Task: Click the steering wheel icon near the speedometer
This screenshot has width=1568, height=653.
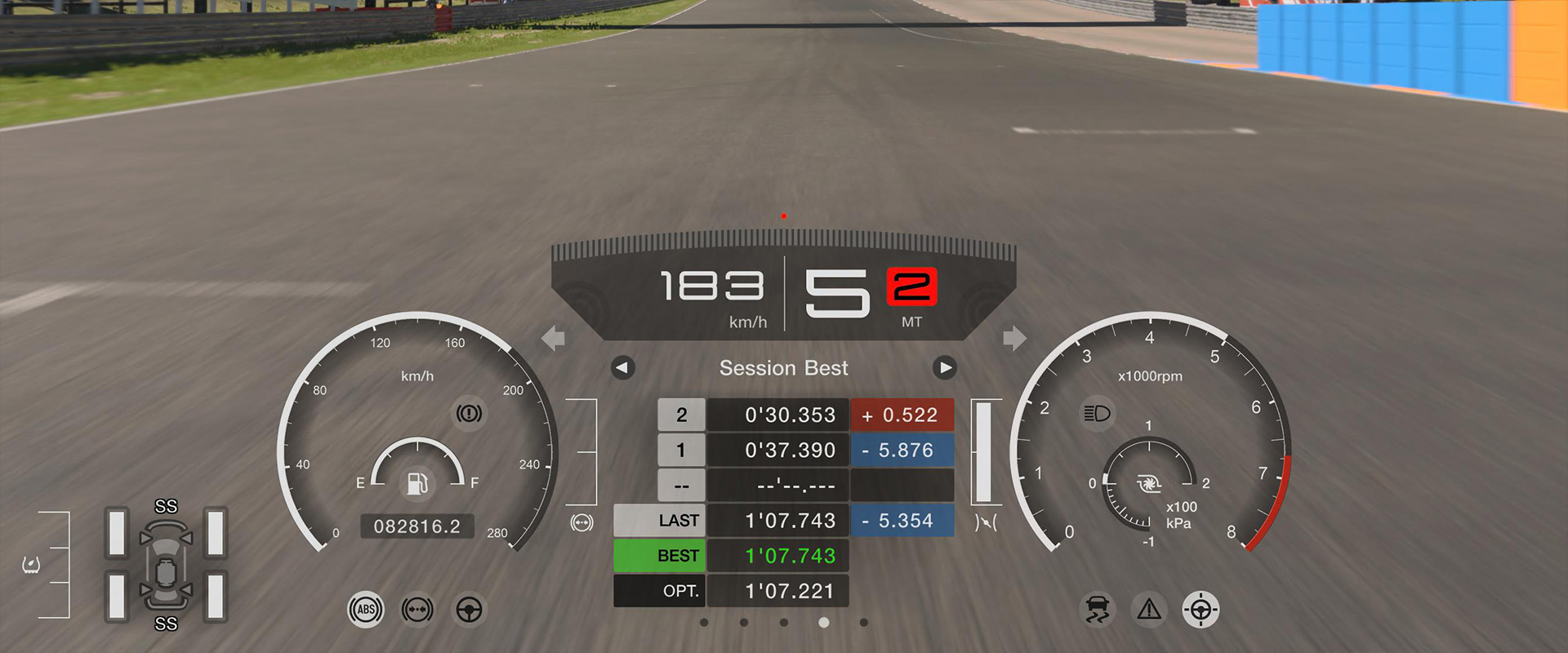Action: tap(470, 610)
